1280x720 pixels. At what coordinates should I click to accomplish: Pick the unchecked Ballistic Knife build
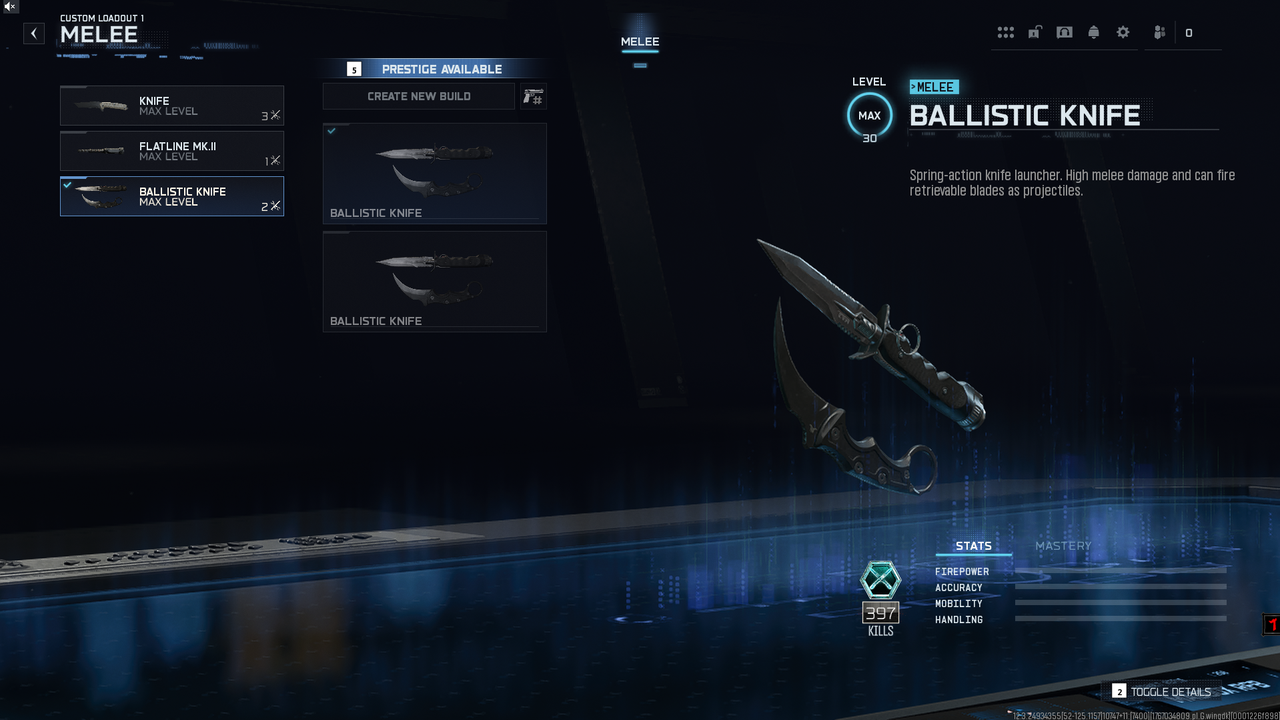[x=435, y=281]
